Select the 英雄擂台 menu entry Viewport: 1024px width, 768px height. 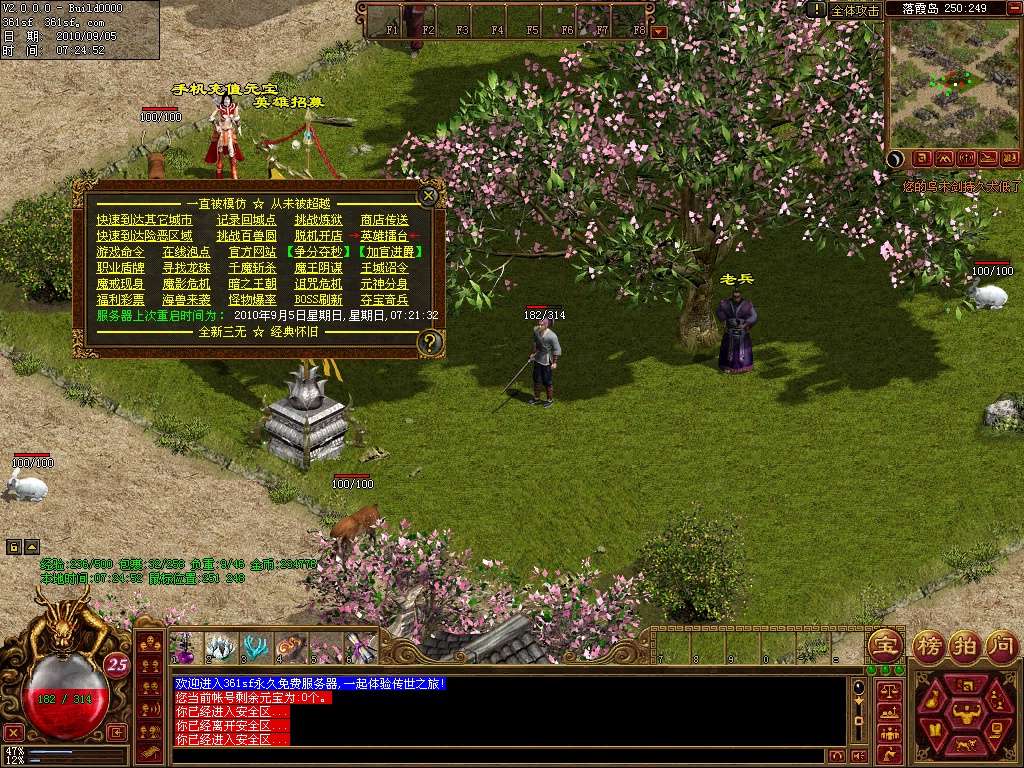point(384,236)
